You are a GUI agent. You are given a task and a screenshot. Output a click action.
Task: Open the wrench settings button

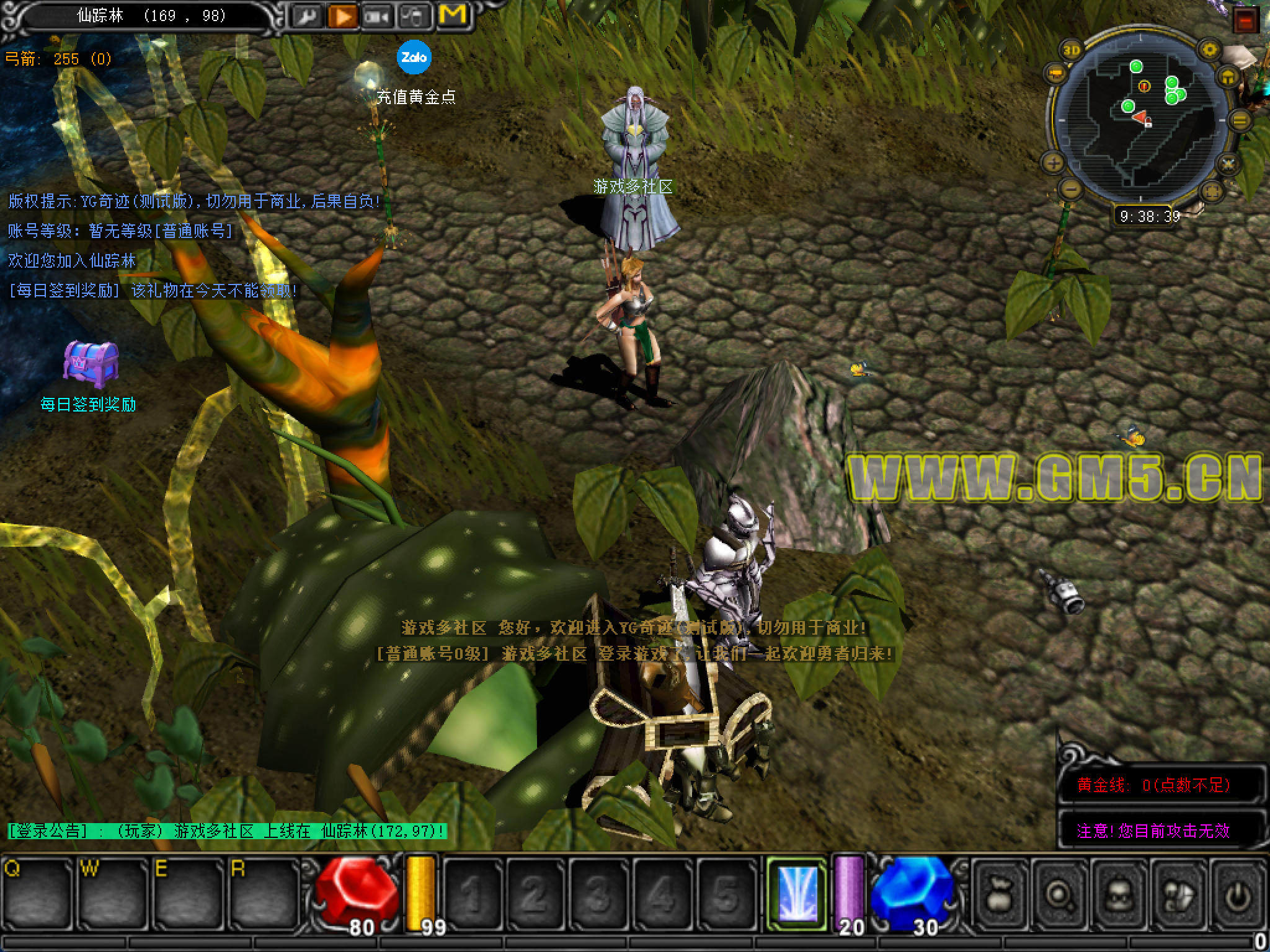point(306,16)
